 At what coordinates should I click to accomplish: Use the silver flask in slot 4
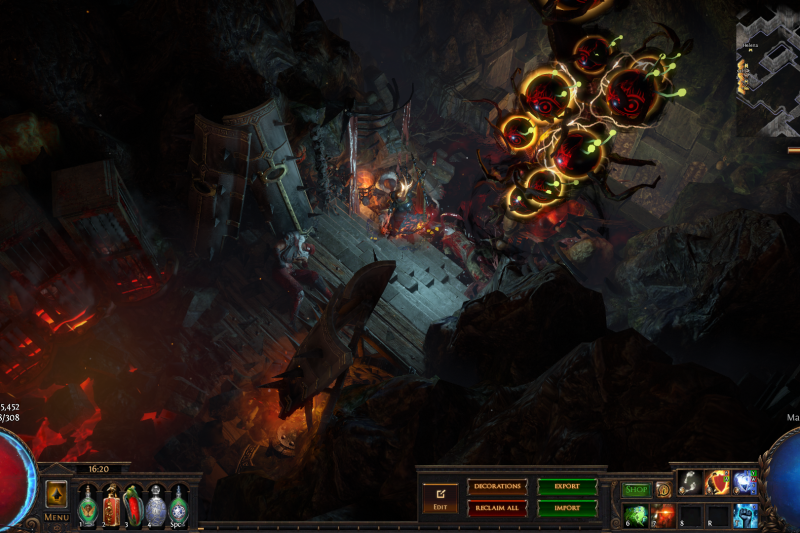coord(156,505)
